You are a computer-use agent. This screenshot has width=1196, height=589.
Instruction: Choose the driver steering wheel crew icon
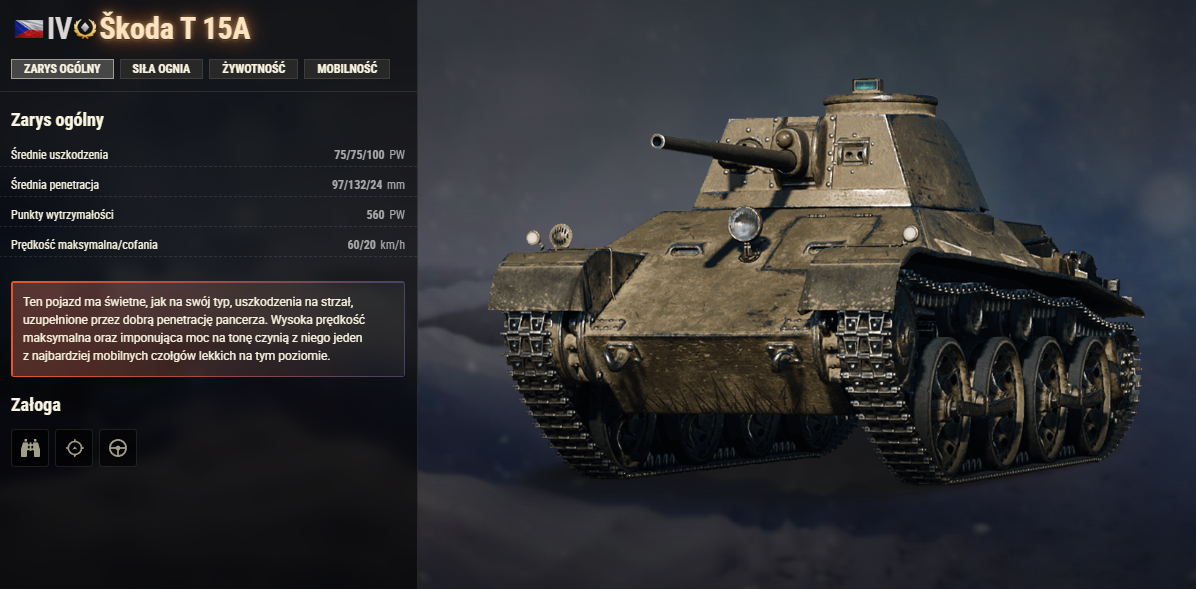pos(118,448)
